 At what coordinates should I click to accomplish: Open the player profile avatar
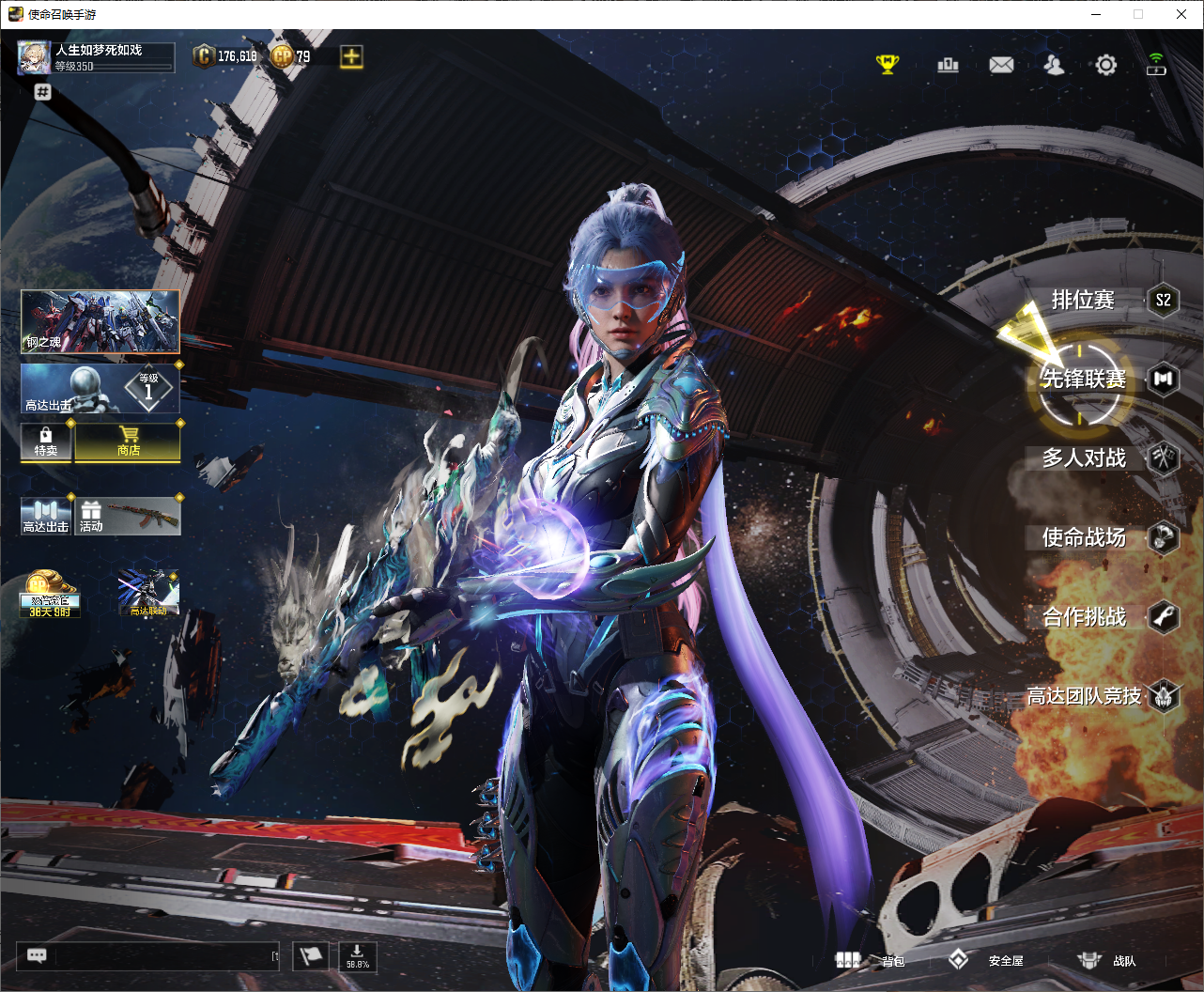(x=34, y=57)
